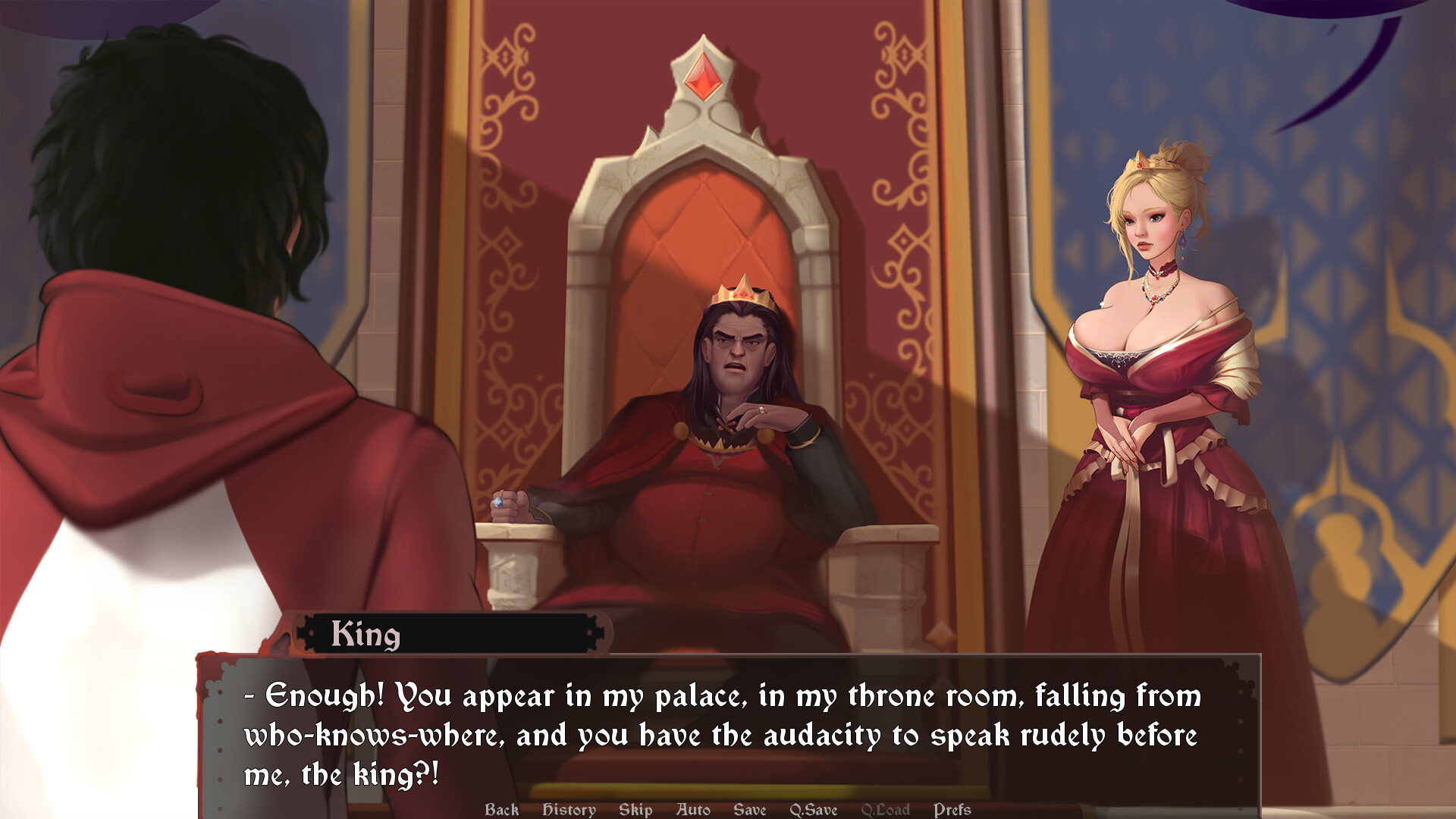The height and width of the screenshot is (819, 1456).
Task: Open Prefs to adjust game settings
Action: (952, 809)
